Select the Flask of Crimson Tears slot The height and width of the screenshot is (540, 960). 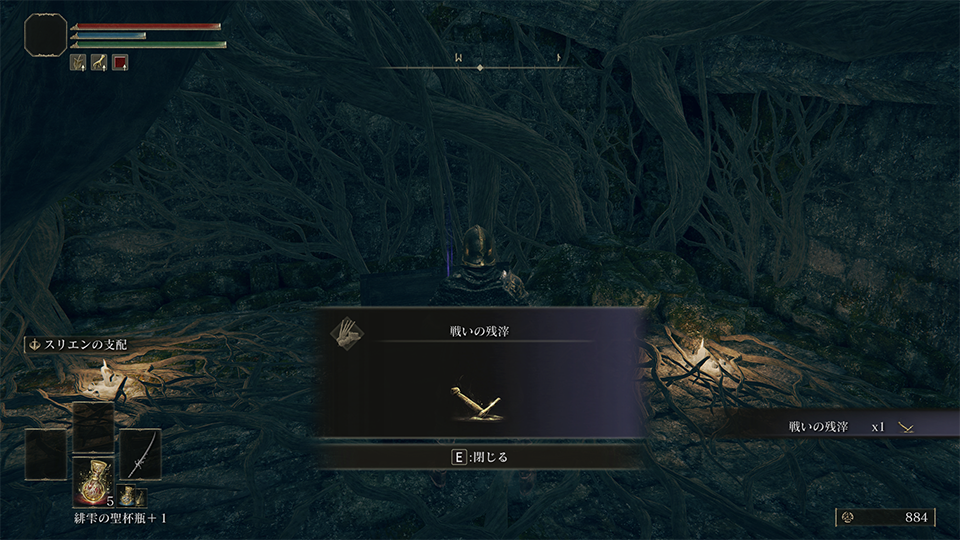click(x=93, y=479)
